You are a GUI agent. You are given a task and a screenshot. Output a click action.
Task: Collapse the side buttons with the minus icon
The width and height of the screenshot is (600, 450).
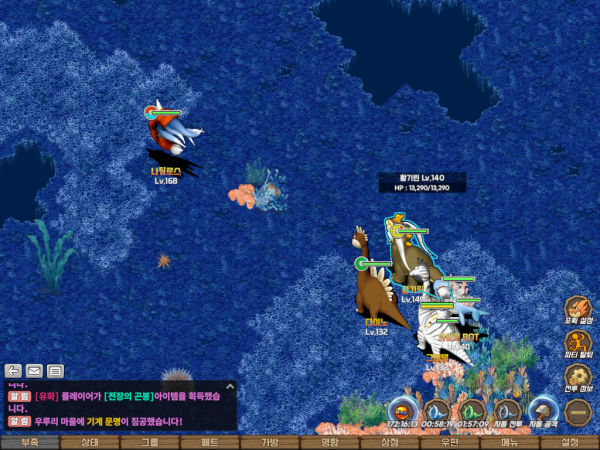(577, 412)
